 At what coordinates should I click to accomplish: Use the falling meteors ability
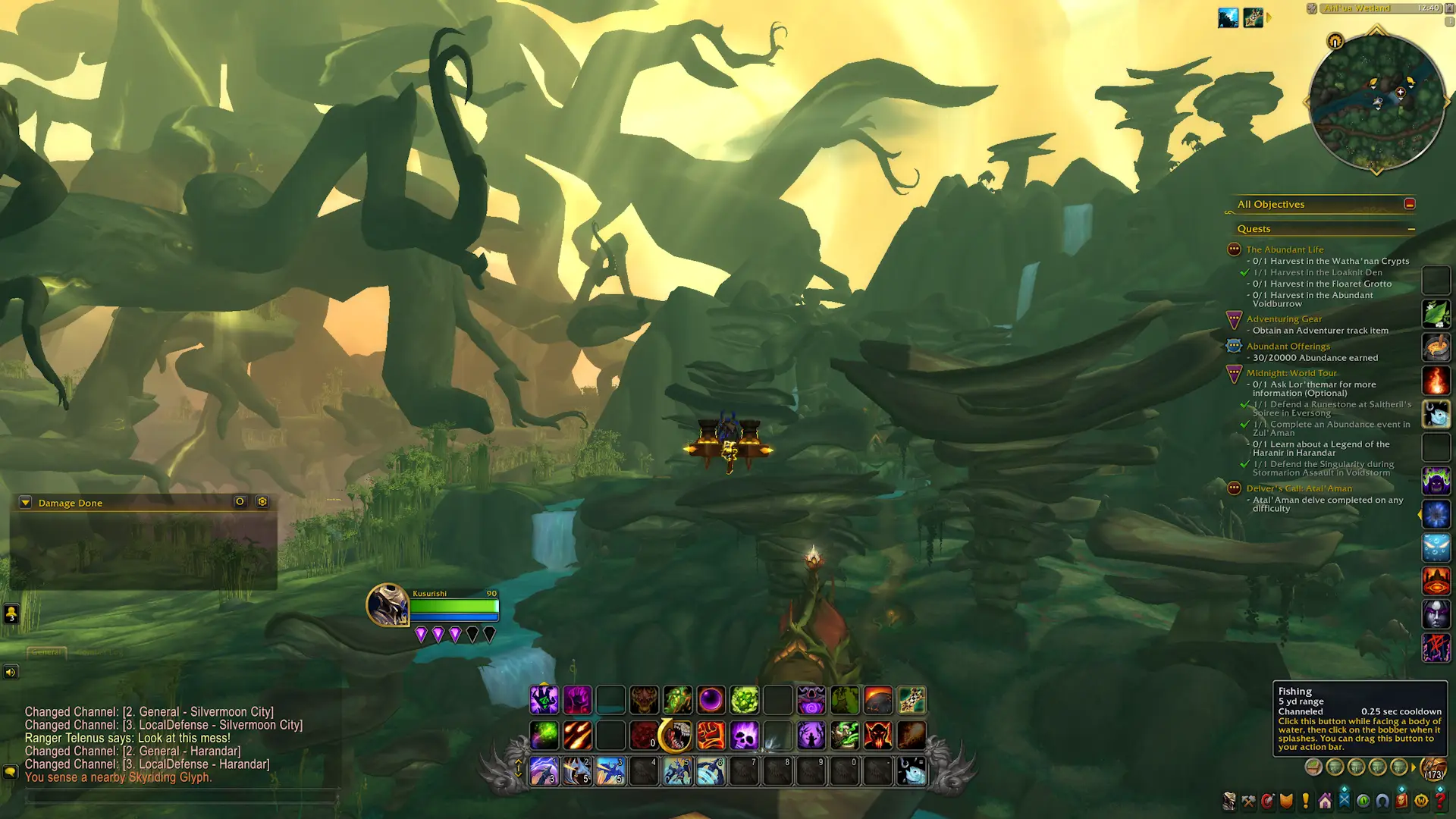[x=578, y=735]
